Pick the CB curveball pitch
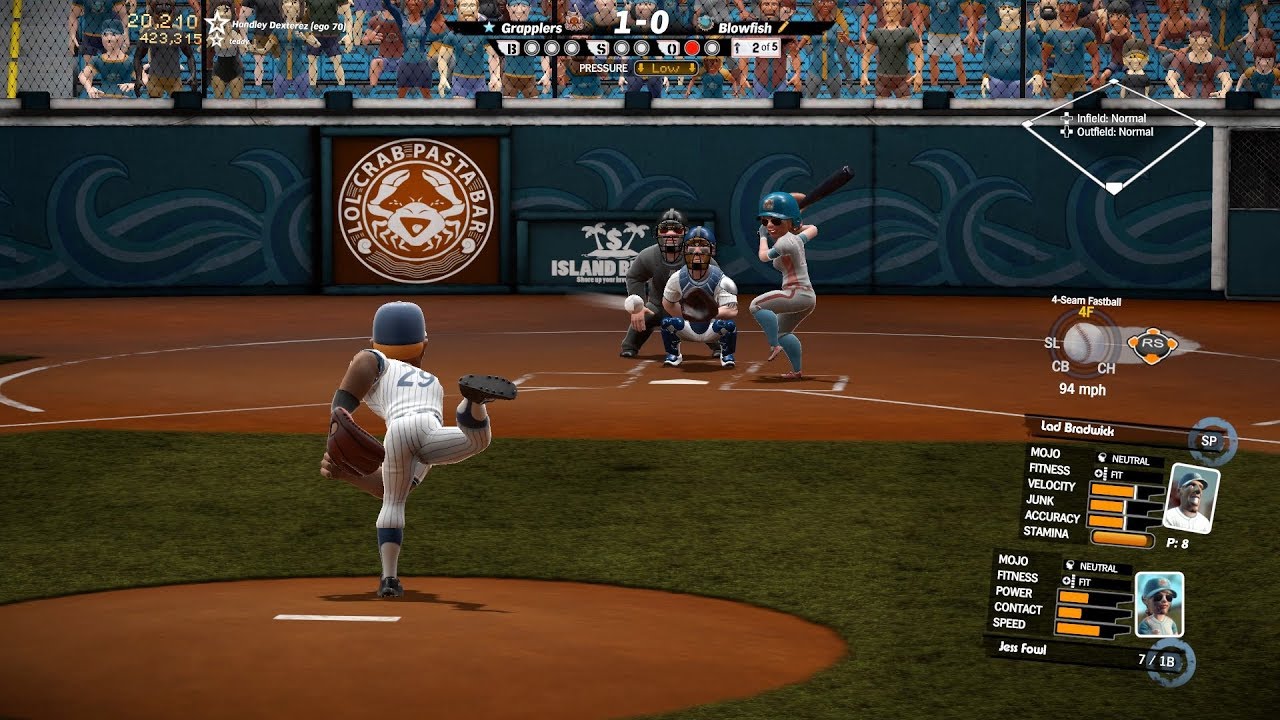 (x=1060, y=366)
